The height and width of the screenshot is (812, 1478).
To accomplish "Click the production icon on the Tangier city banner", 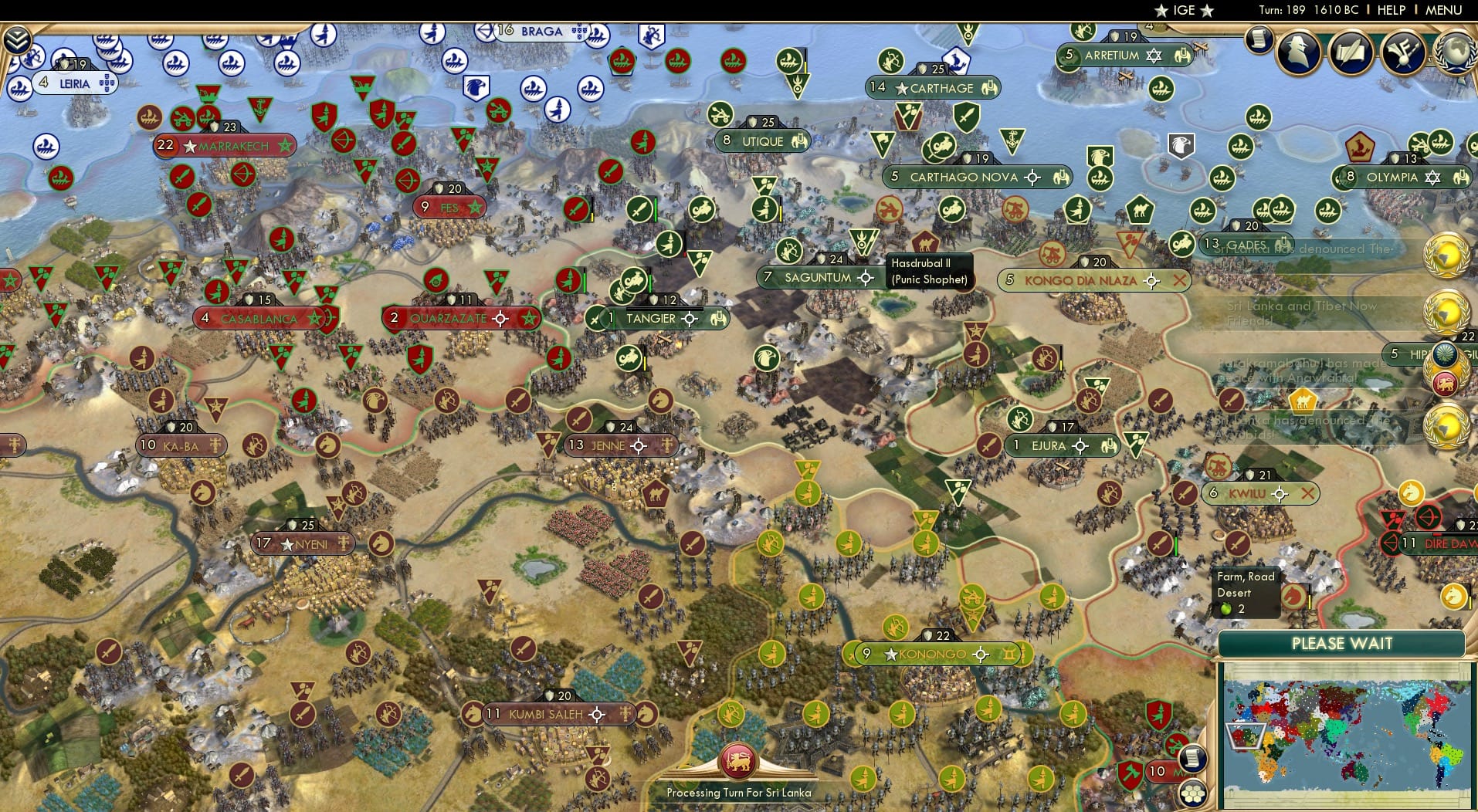I will tap(718, 318).
